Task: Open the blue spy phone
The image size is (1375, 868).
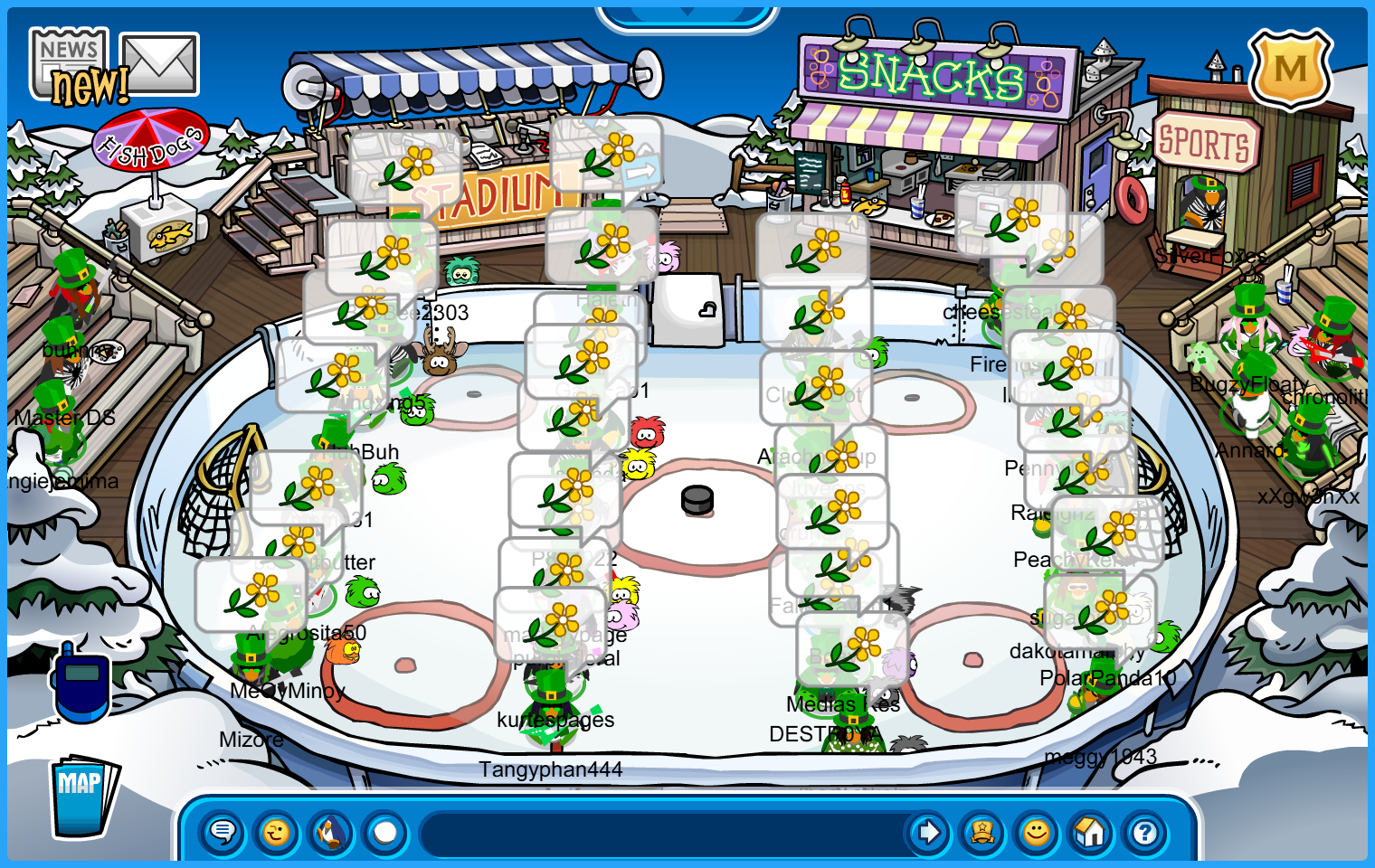Action: pyautogui.click(x=81, y=682)
